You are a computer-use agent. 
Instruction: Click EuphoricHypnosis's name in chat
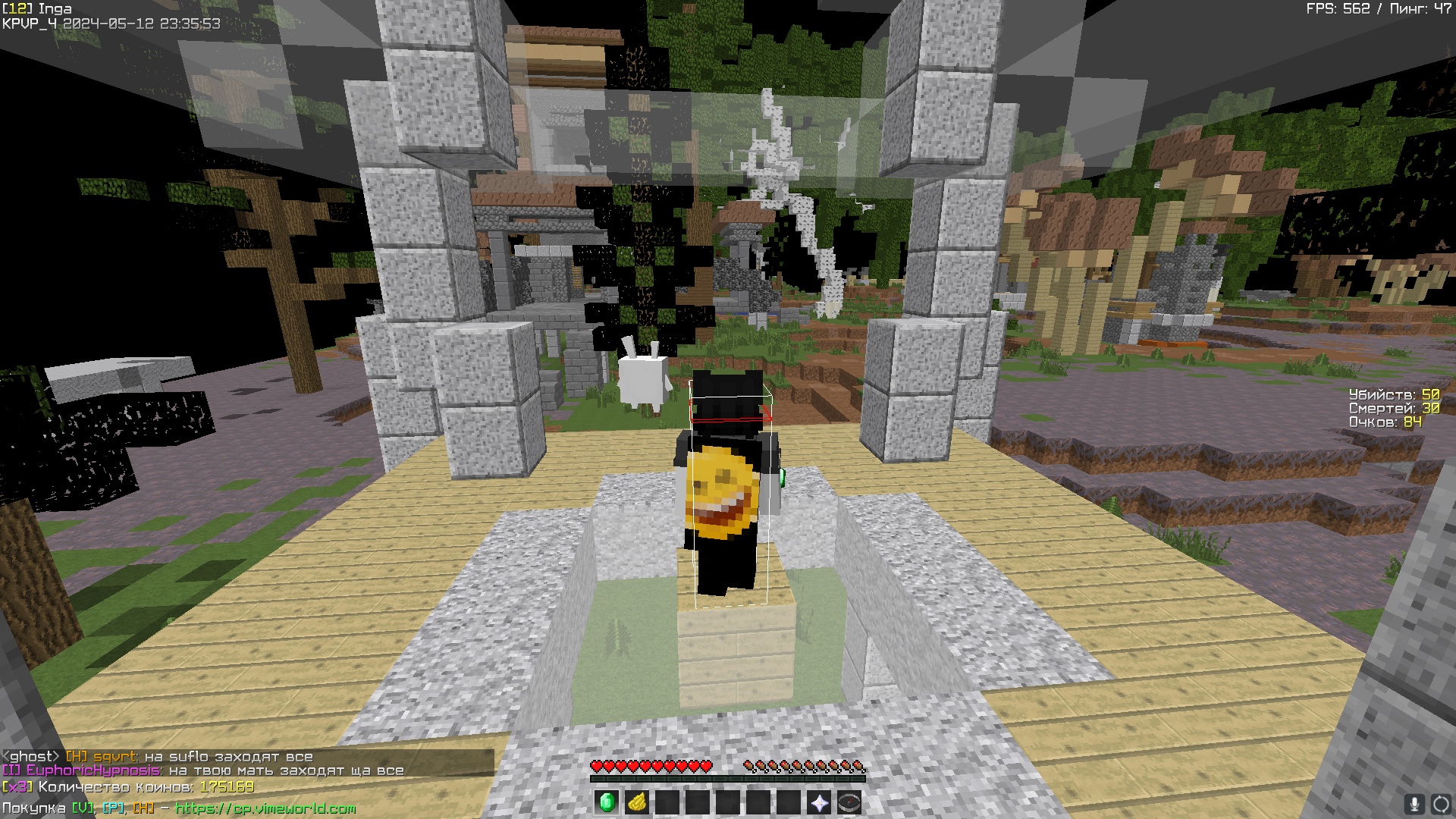pyautogui.click(x=93, y=770)
